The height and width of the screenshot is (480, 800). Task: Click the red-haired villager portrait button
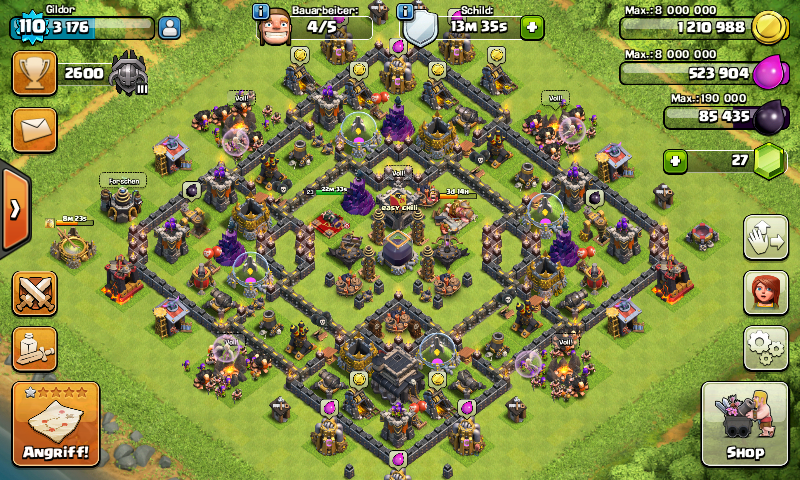(765, 292)
